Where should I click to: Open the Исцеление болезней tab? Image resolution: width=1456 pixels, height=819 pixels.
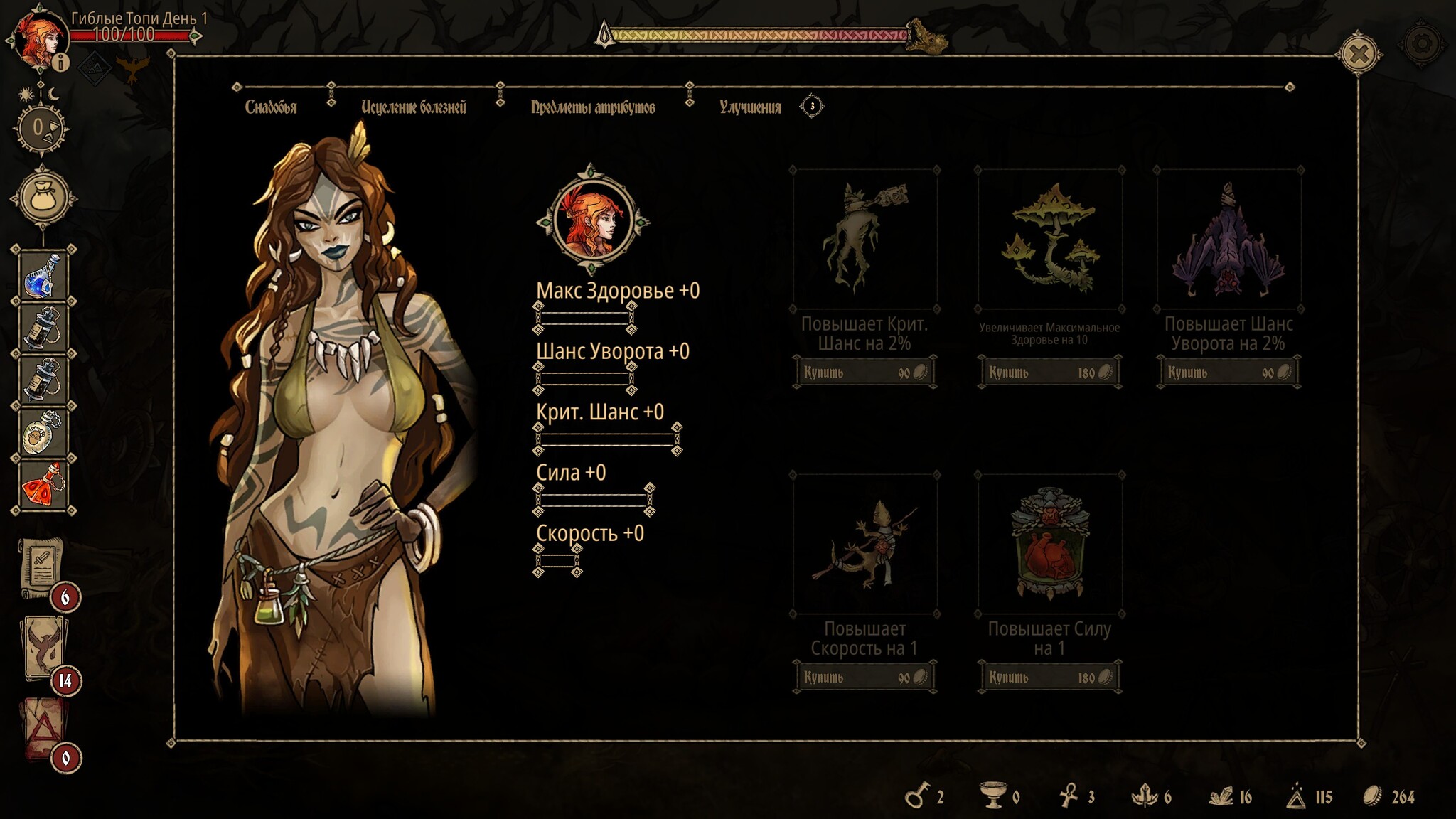click(x=413, y=107)
